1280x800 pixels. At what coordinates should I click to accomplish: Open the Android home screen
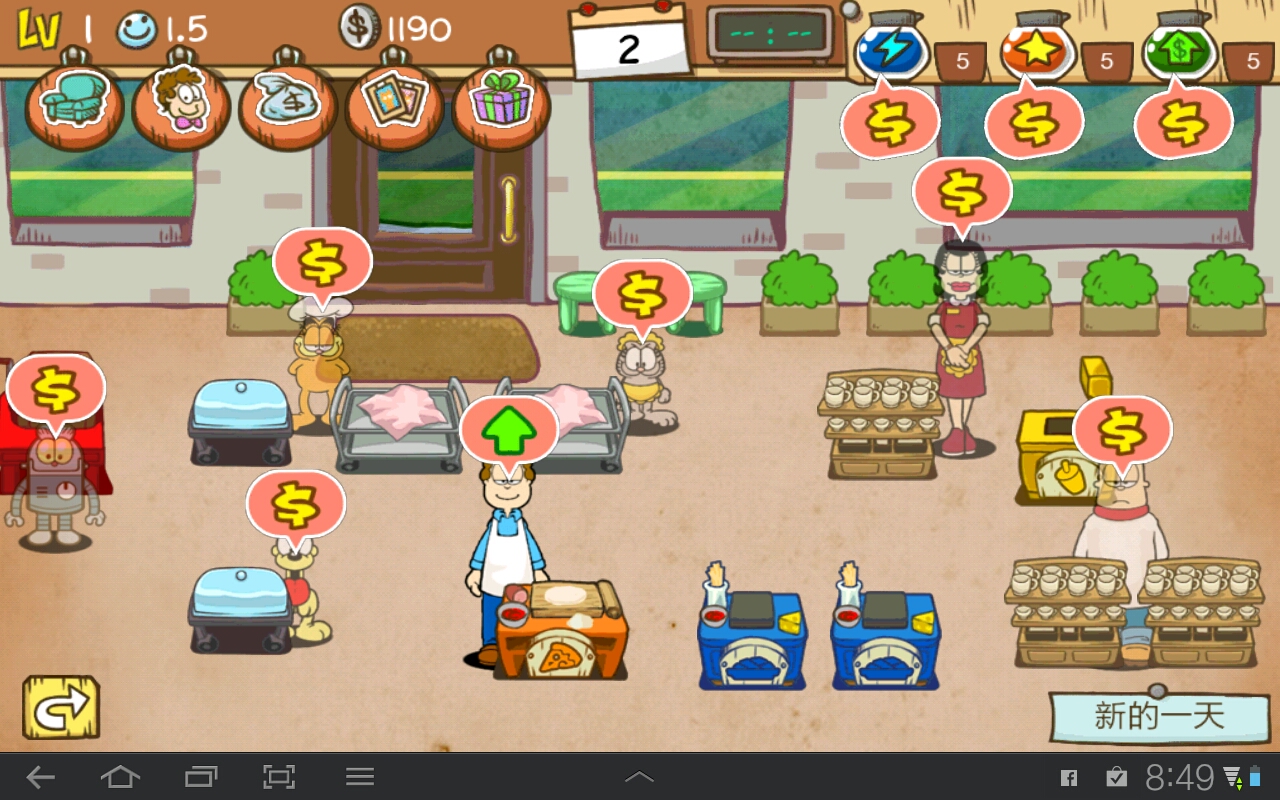pos(120,777)
